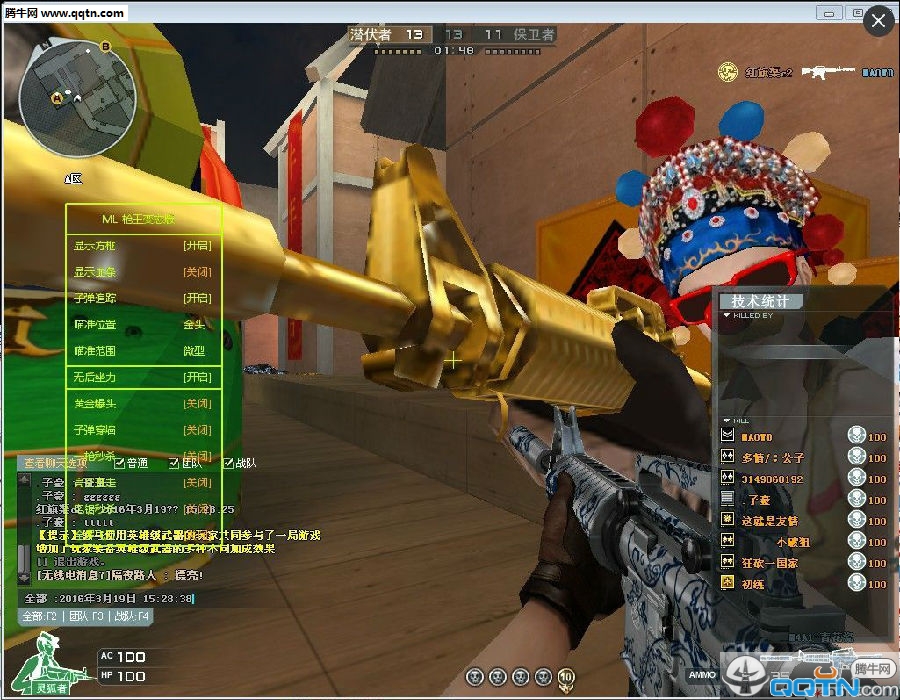
Task: Minimize the window from the title bar
Action: (x=830, y=13)
